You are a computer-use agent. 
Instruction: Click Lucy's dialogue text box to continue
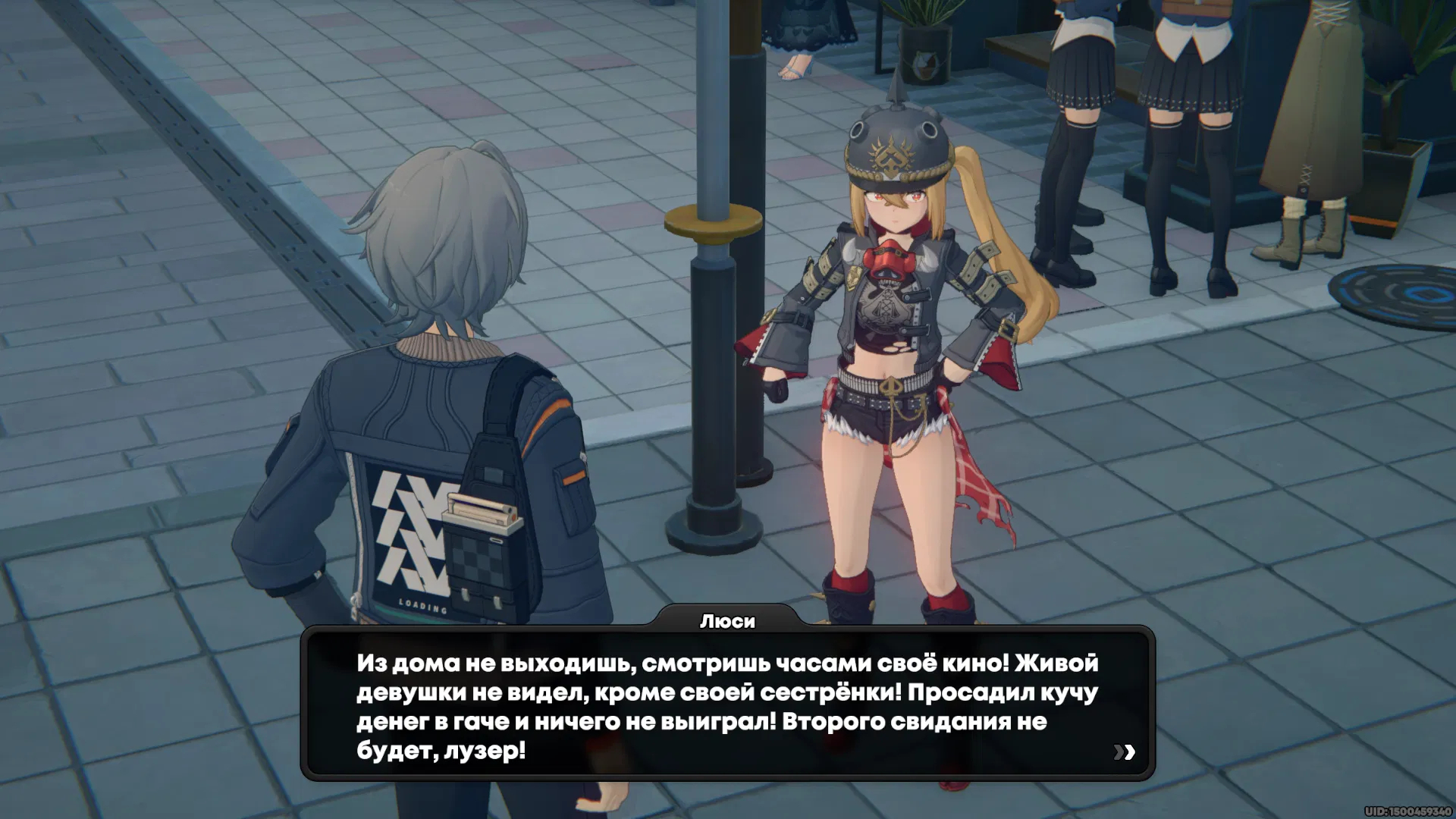click(x=726, y=706)
